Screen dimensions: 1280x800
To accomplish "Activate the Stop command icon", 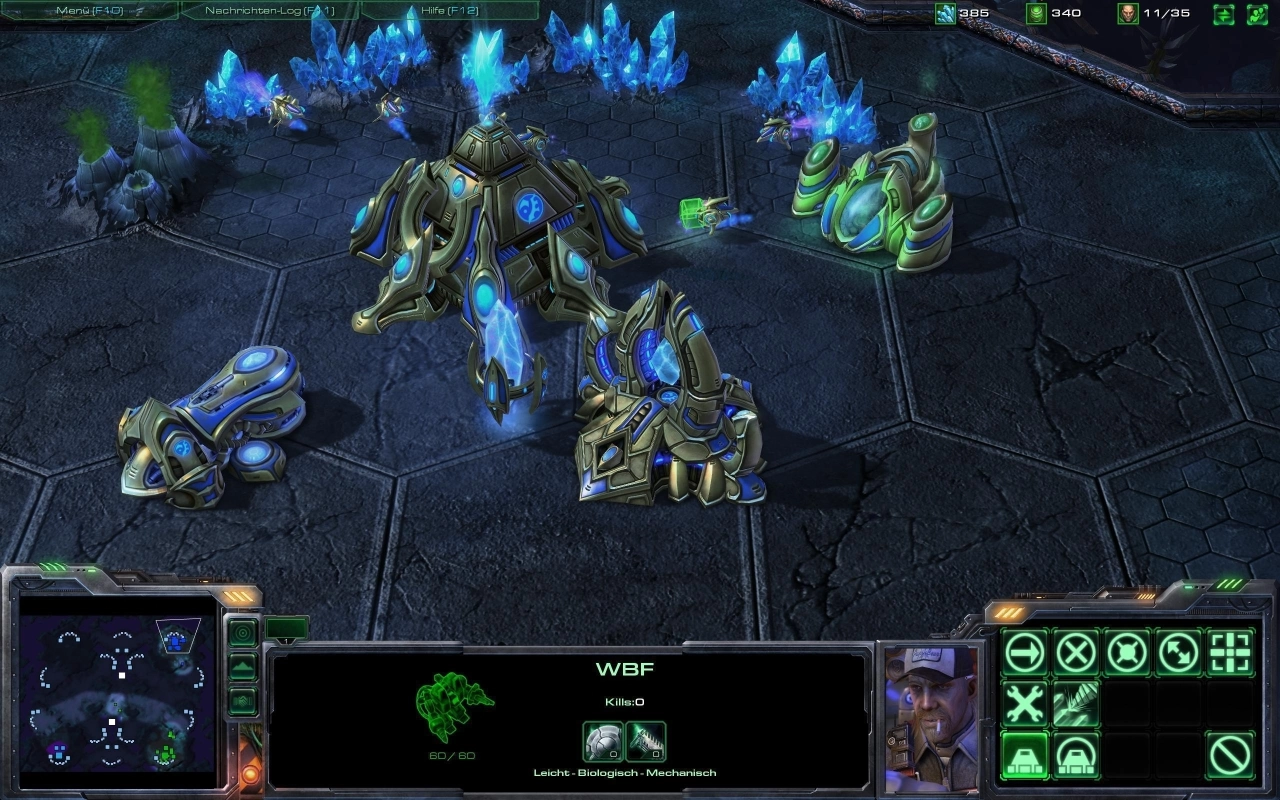I will pos(1076,653).
